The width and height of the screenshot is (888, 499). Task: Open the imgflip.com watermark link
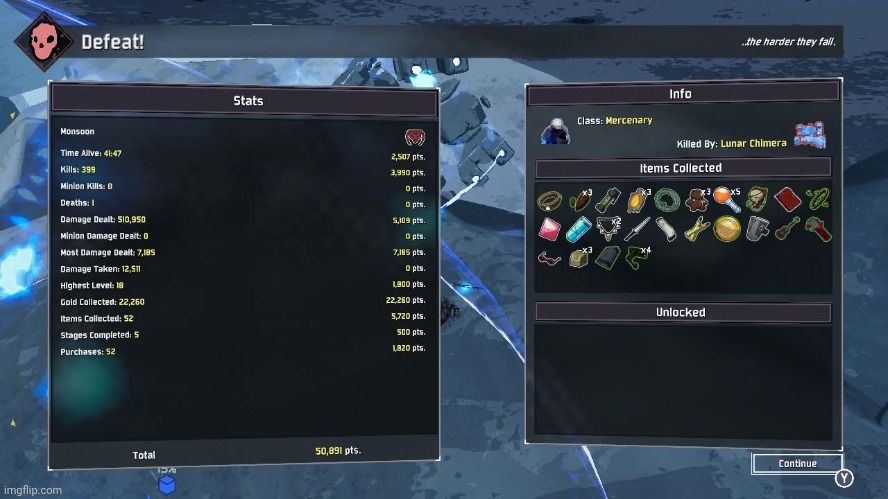pyautogui.click(x=32, y=490)
